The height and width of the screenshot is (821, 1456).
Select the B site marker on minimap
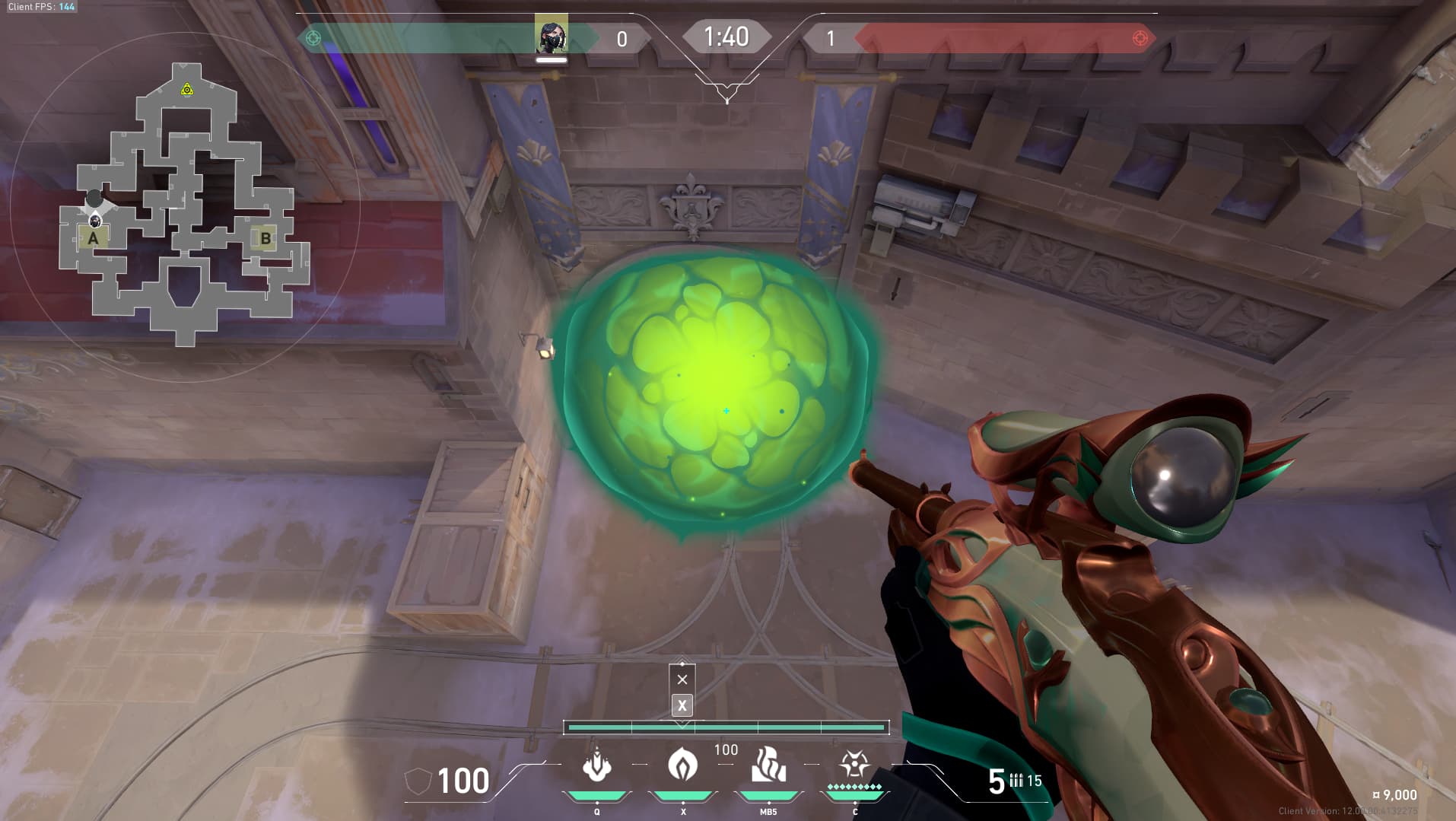coord(265,238)
